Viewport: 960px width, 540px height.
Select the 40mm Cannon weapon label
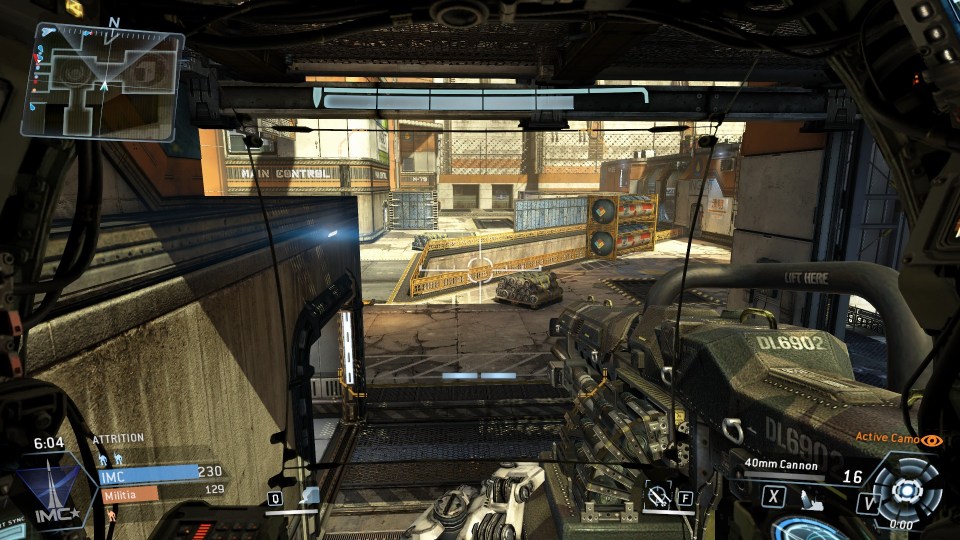781,465
